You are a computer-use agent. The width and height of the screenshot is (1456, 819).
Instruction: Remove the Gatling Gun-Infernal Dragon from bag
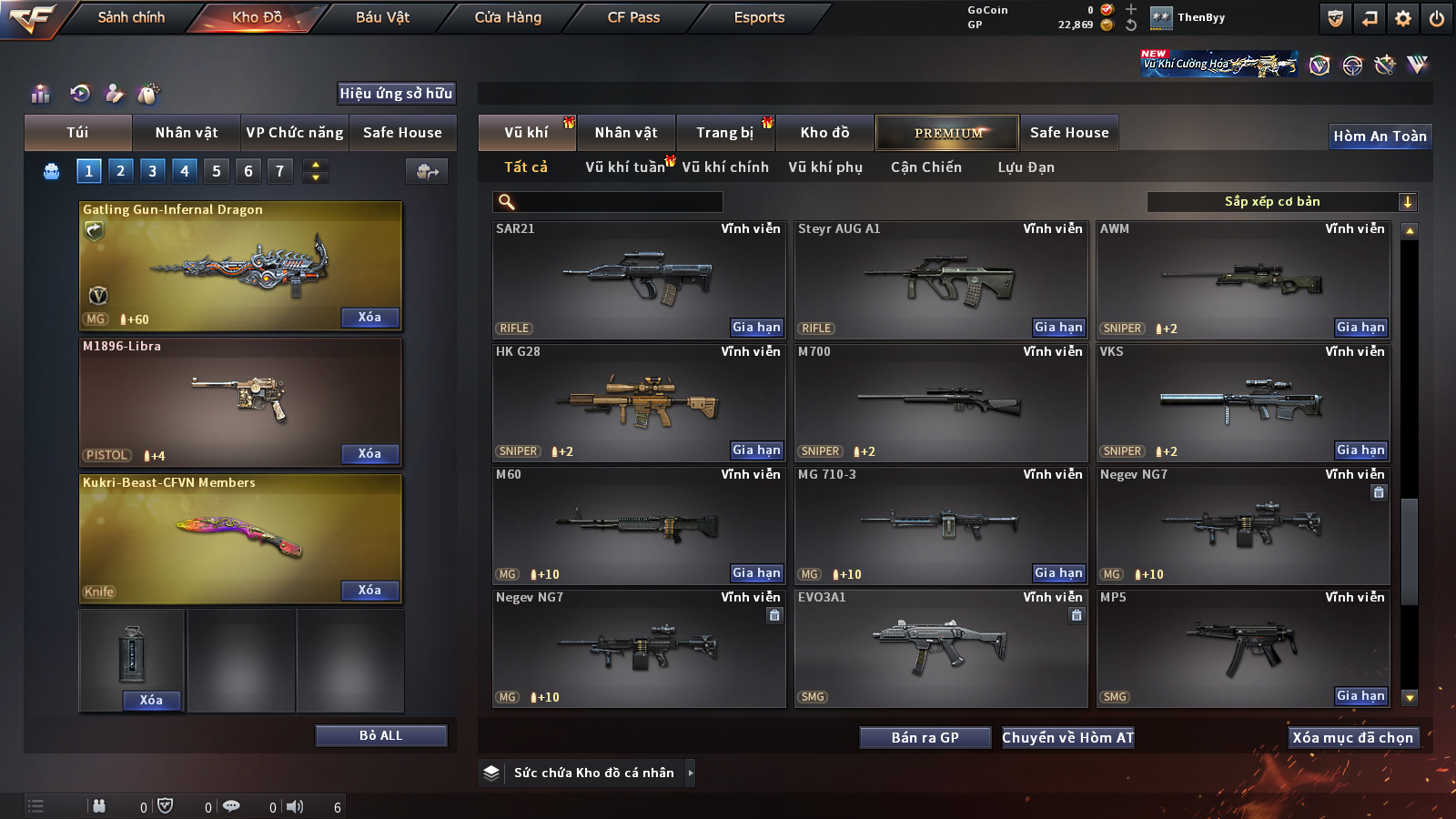(369, 317)
